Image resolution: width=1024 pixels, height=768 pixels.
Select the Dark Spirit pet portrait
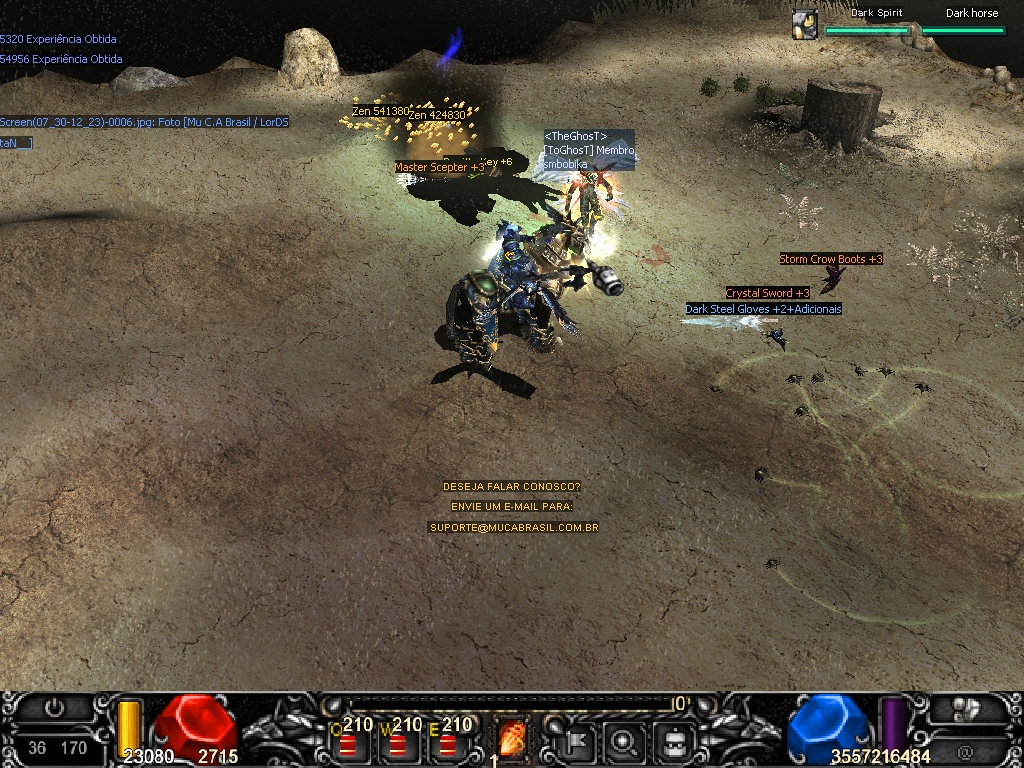point(805,24)
